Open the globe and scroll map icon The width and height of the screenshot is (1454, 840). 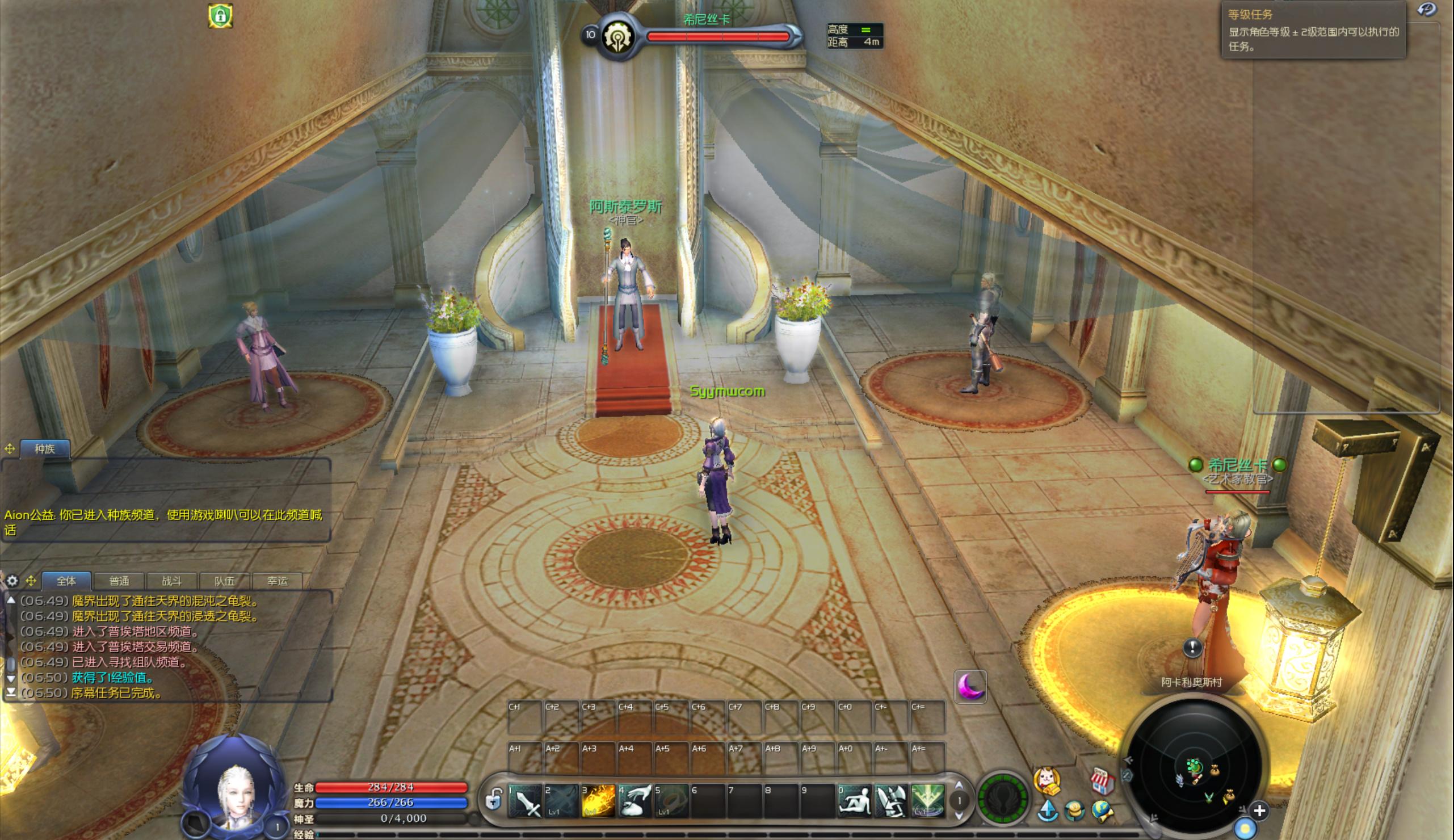coord(1103,811)
